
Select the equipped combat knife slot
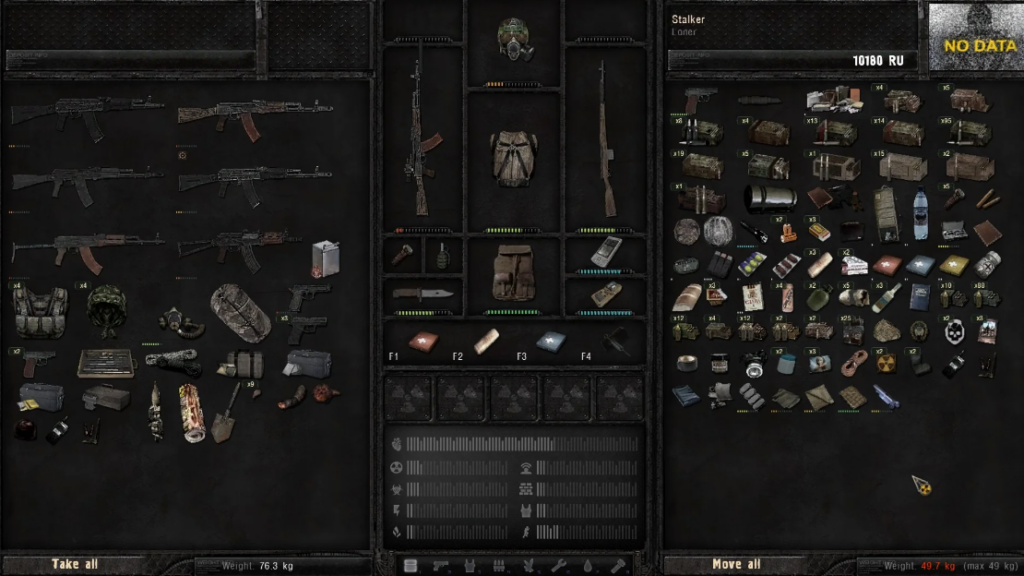[x=422, y=294]
